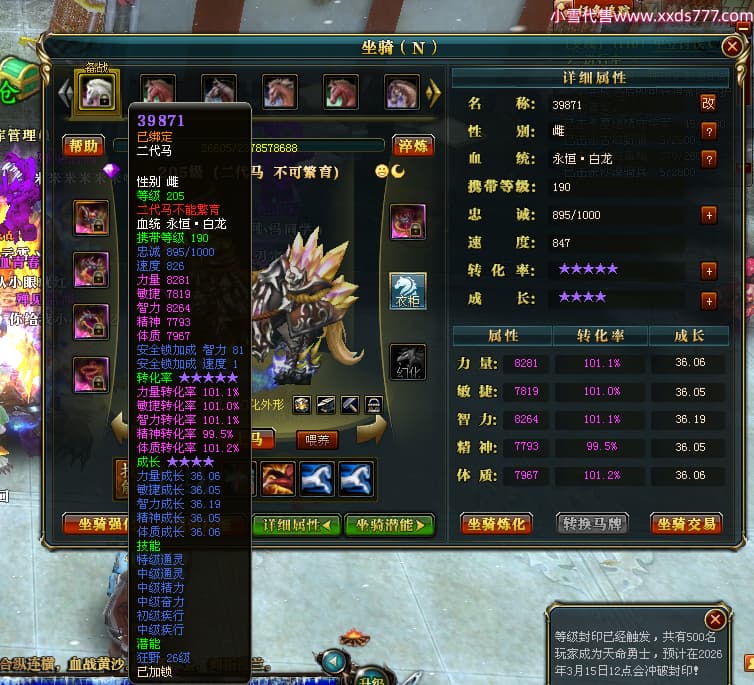Viewport: 754px width, 685px height.
Task: Click the 淬炼 tempering button
Action: 412,146
